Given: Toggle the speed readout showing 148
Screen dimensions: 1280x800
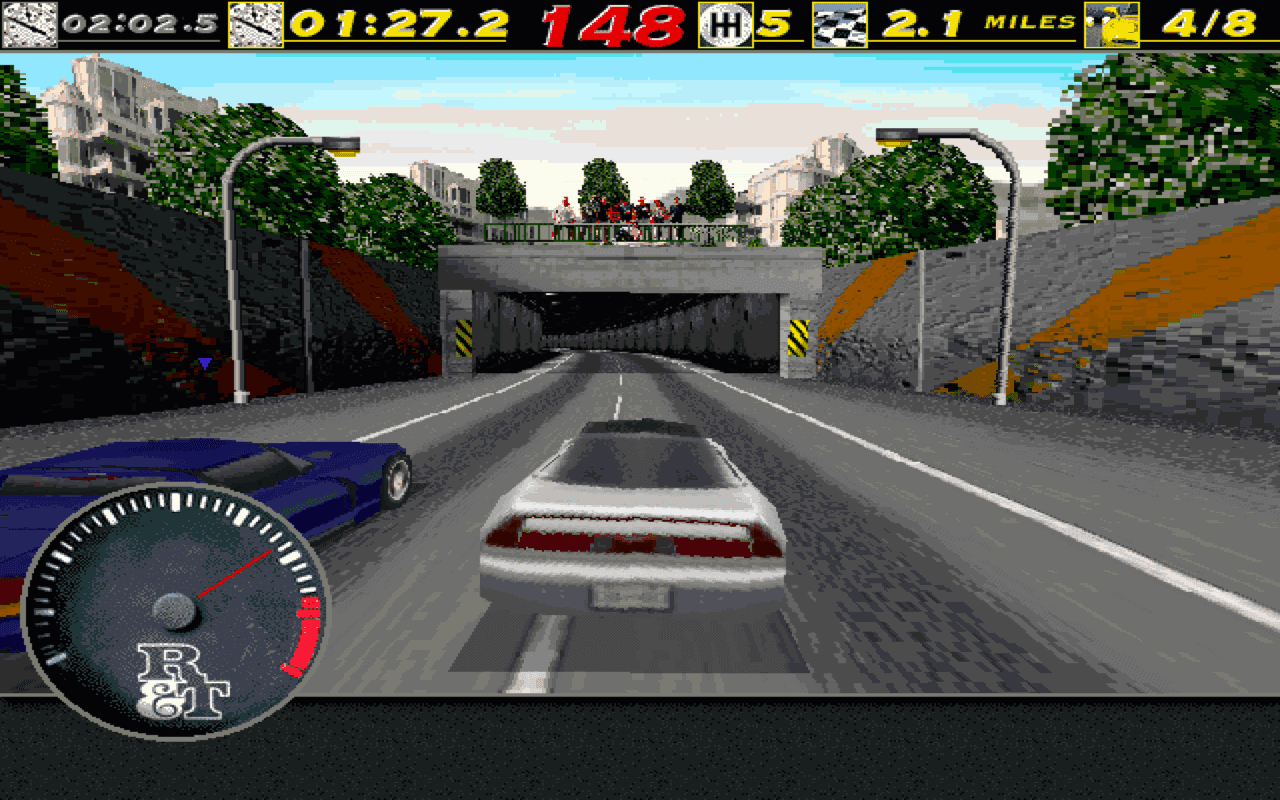Looking at the screenshot, I should [615, 22].
